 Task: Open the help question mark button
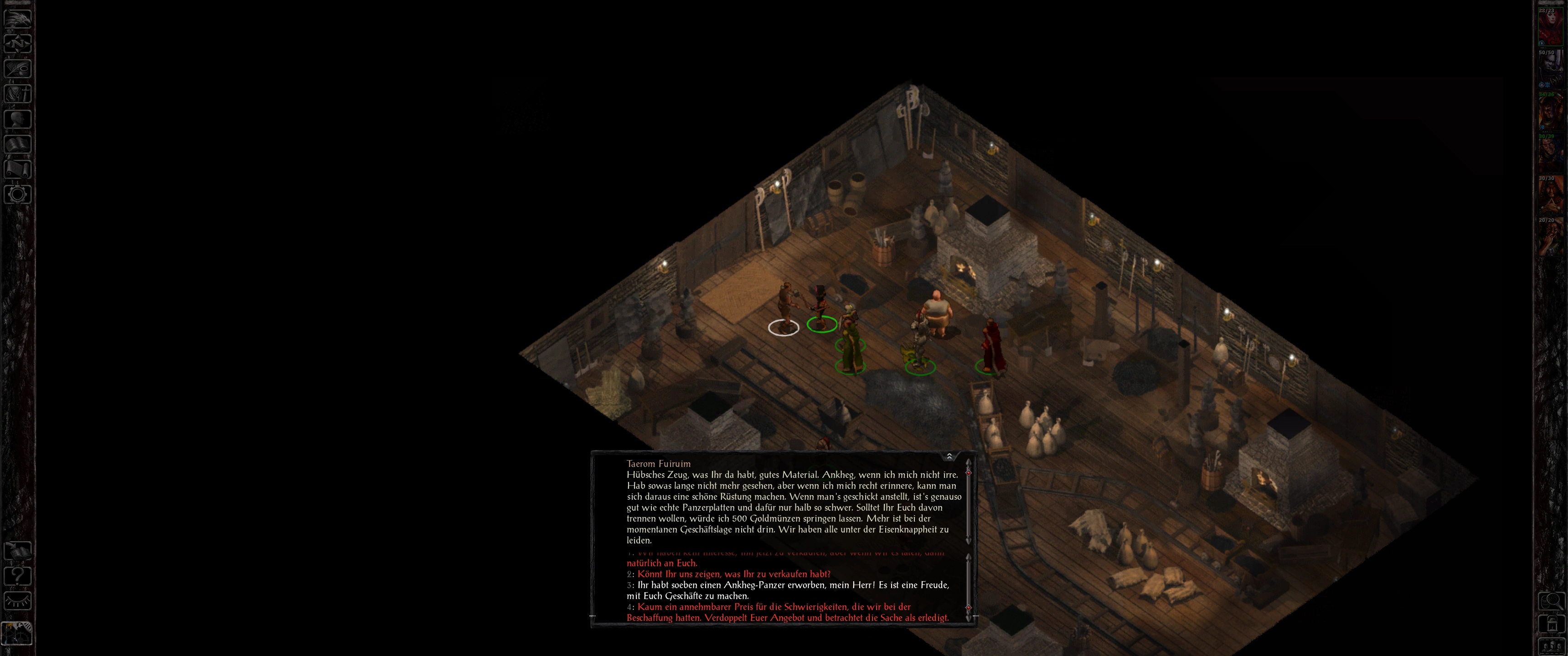pos(17,576)
